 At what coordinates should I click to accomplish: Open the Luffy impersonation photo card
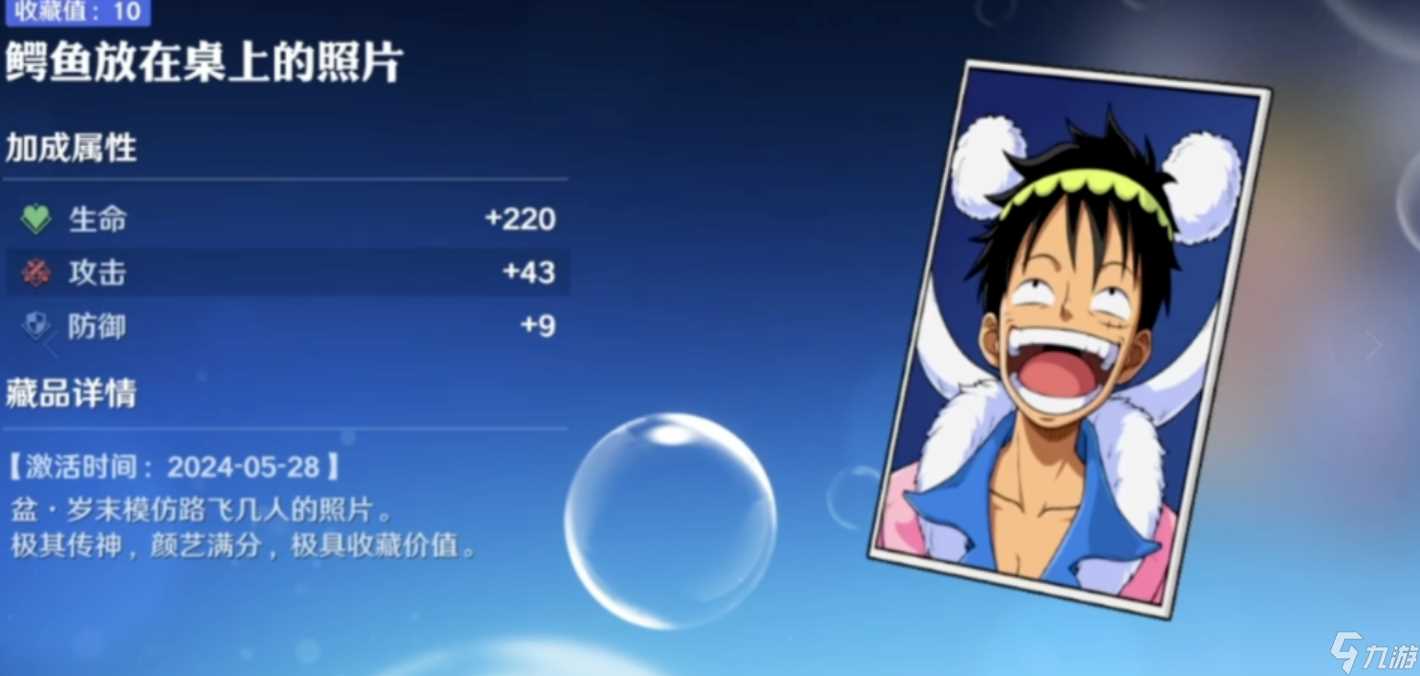(x=1066, y=340)
